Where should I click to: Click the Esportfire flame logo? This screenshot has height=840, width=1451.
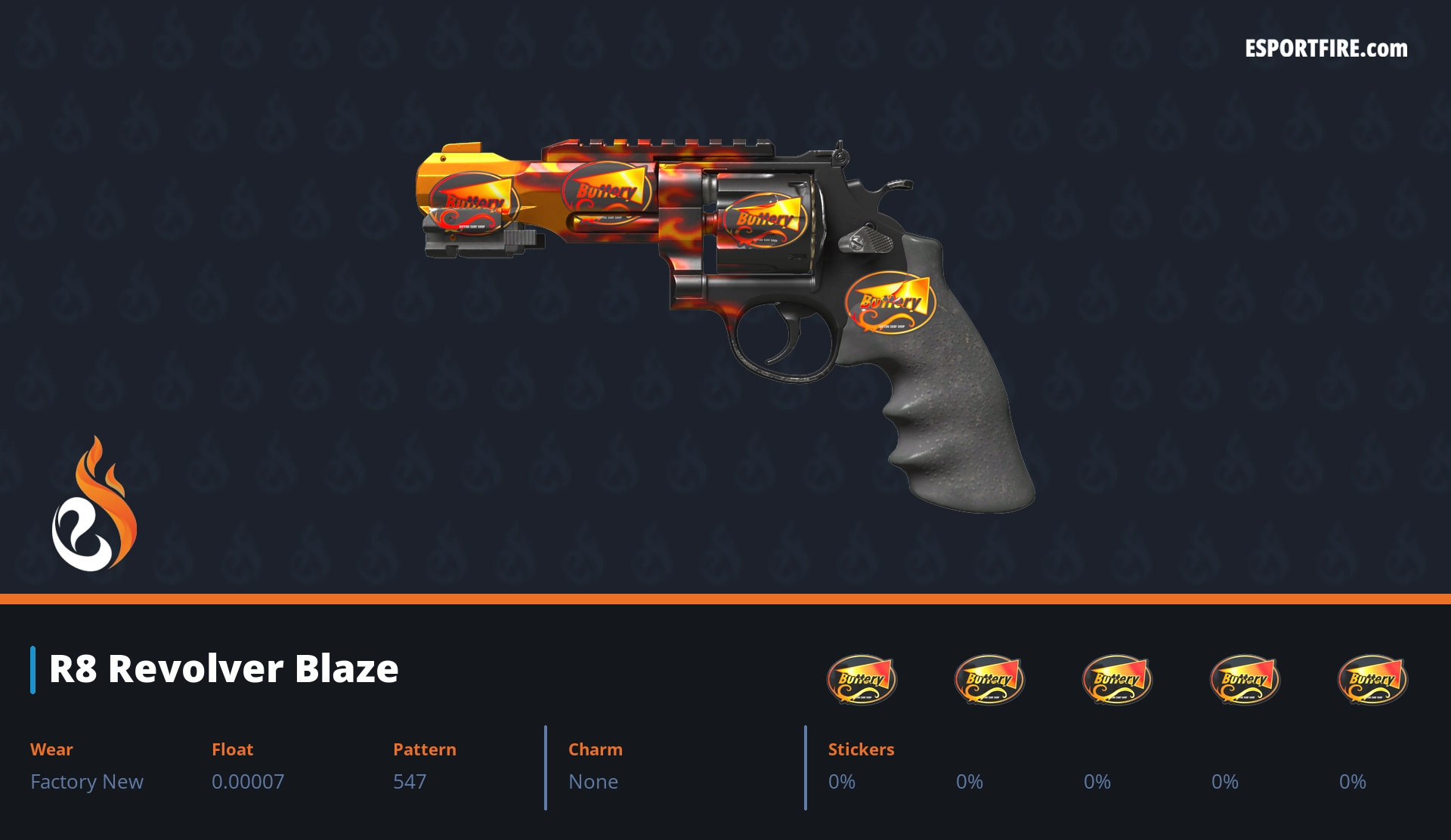(x=94, y=505)
